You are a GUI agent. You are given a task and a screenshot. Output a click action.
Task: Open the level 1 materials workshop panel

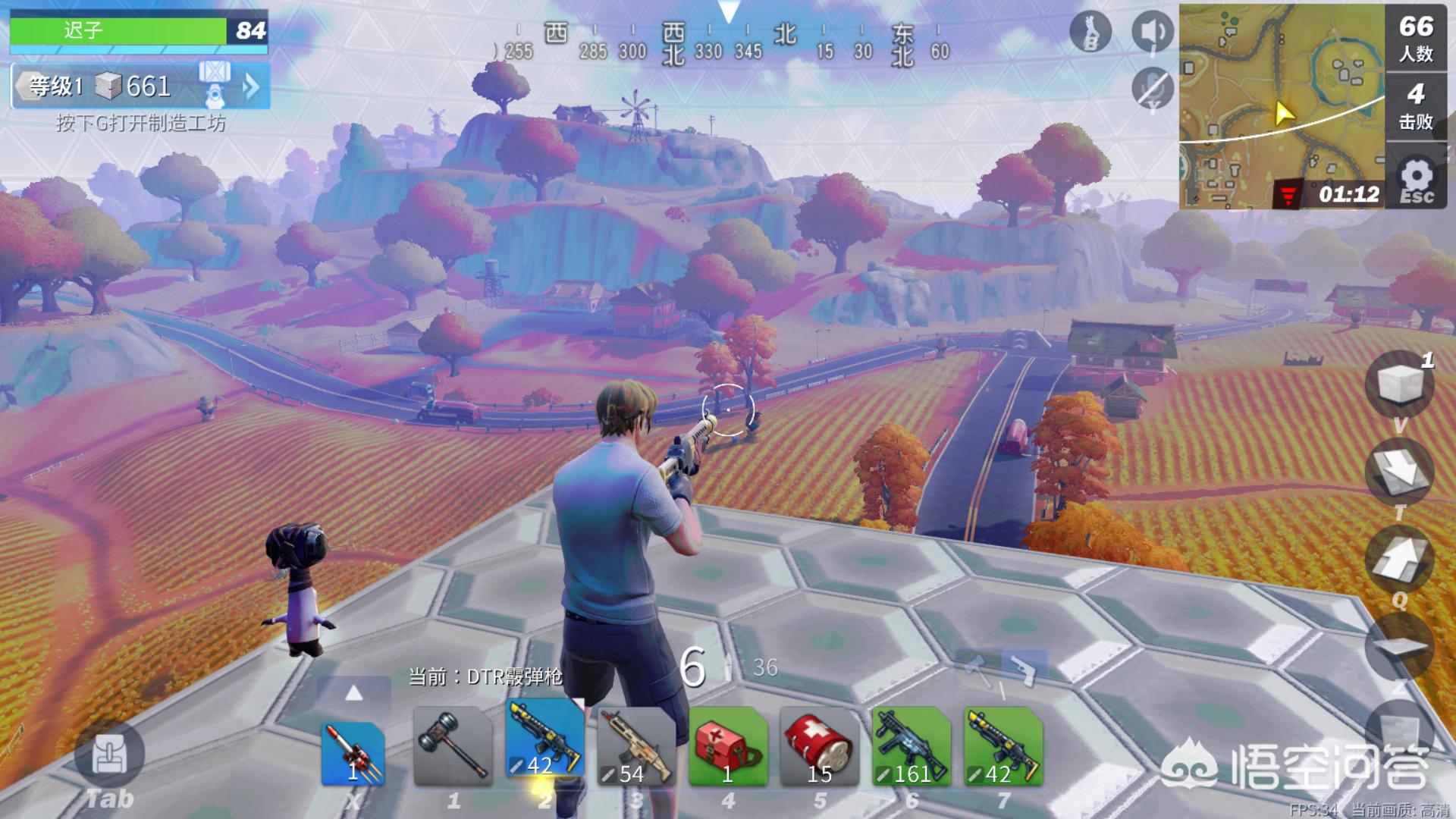tap(140, 86)
